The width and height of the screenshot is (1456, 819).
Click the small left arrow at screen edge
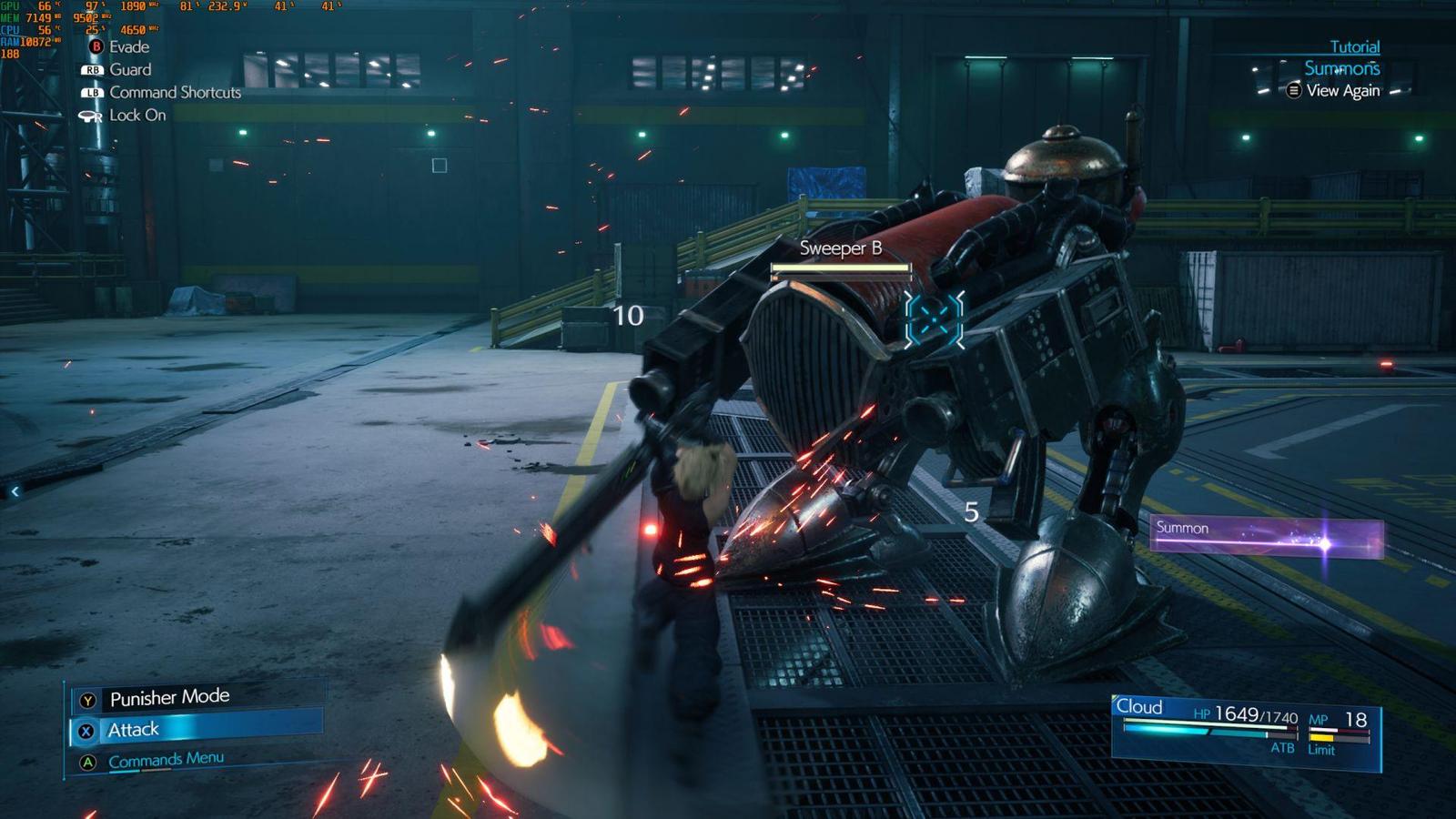[15, 491]
